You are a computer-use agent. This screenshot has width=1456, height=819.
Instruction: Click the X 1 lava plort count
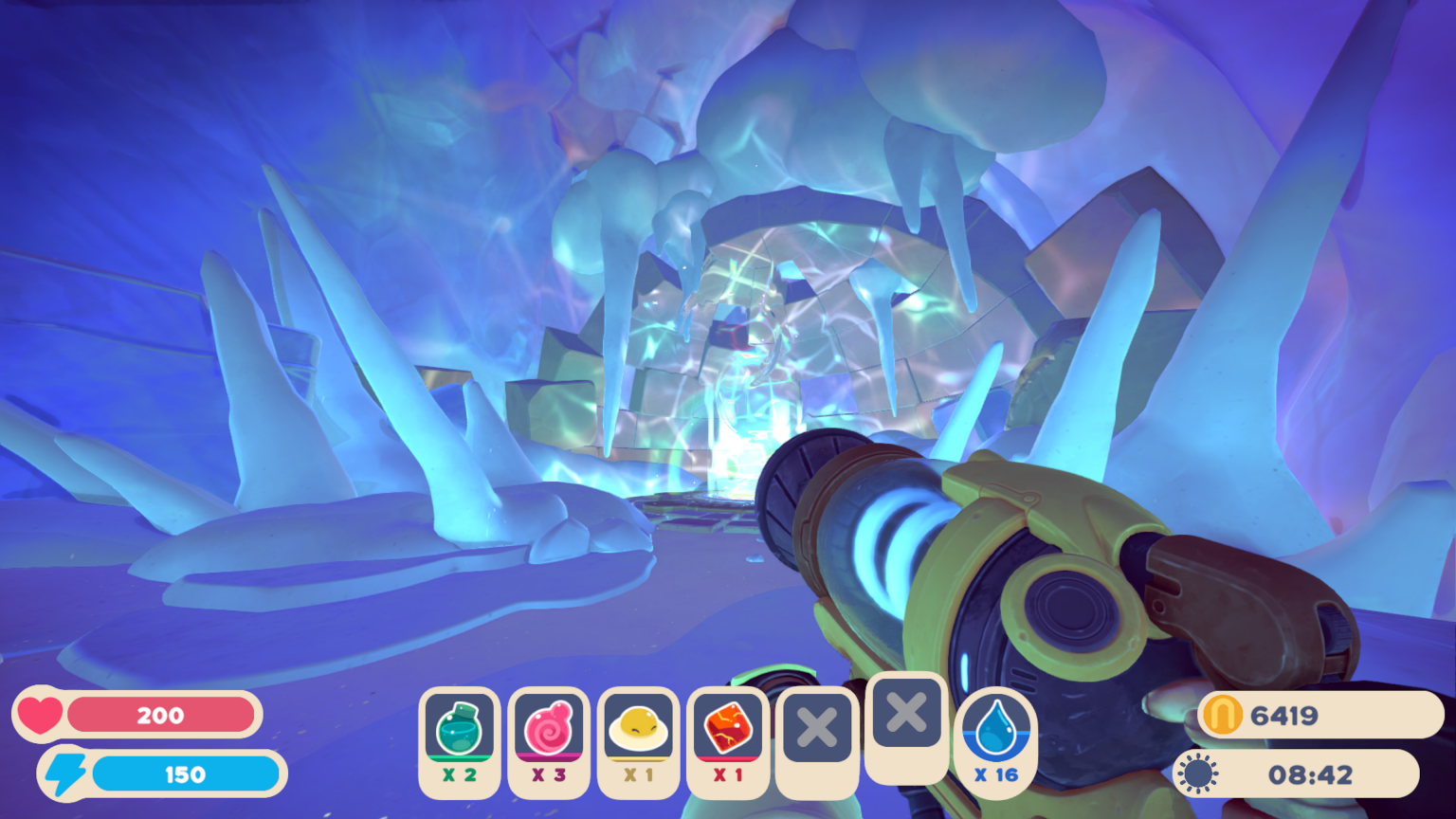pyautogui.click(x=727, y=774)
